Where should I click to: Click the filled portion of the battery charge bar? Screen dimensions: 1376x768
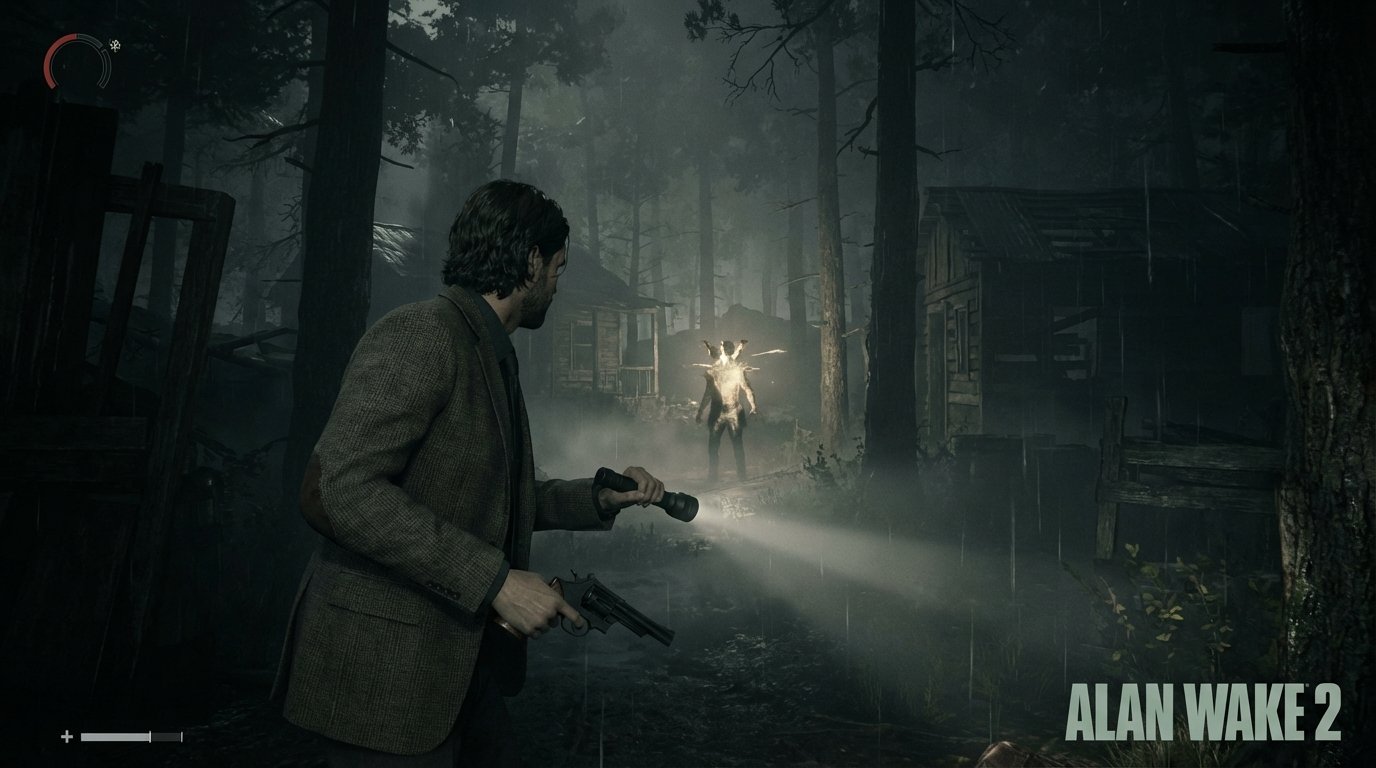pos(115,735)
